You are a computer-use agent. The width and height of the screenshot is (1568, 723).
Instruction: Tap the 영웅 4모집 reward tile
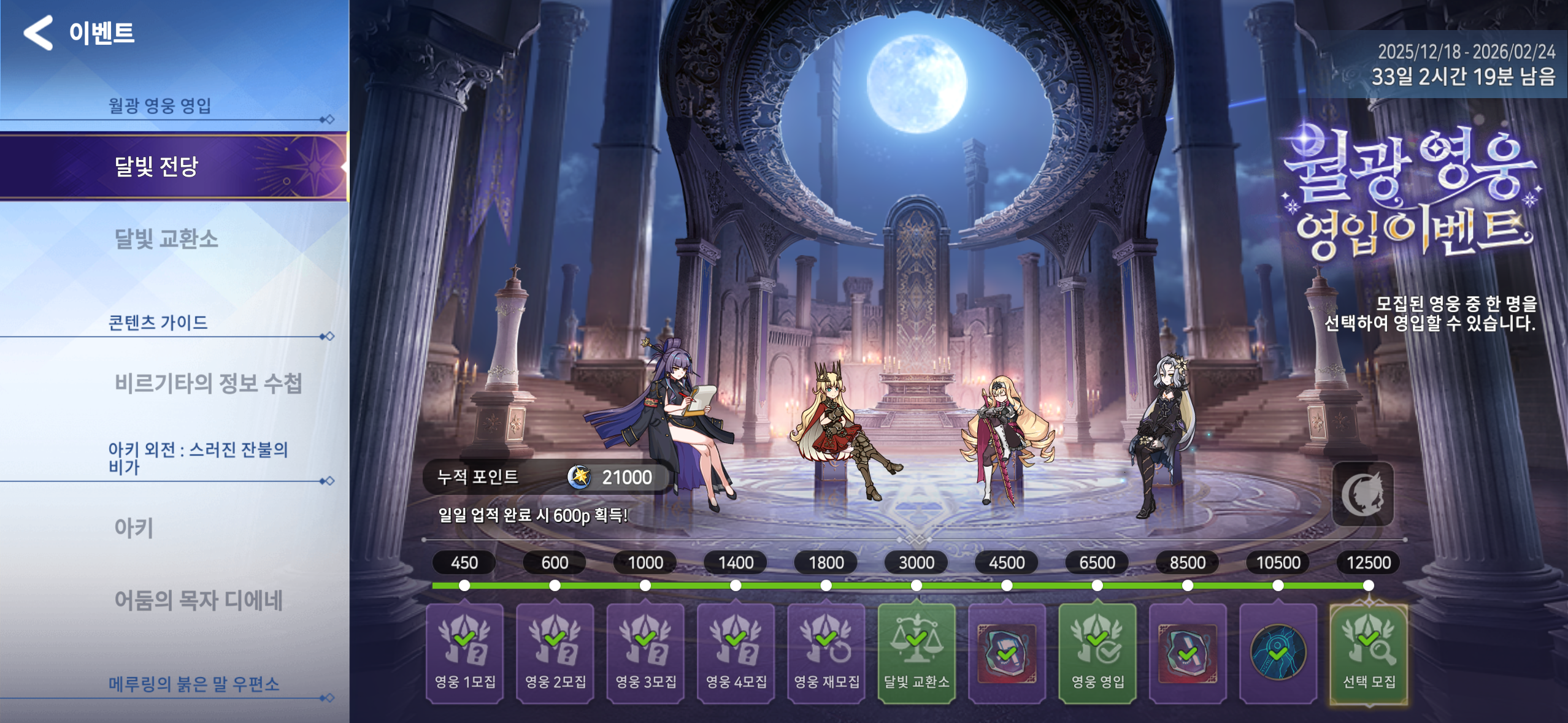[x=736, y=652]
